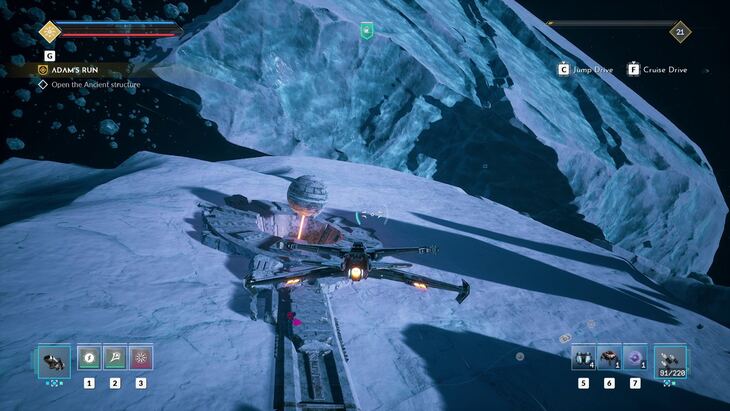Screen dimensions: 730x411
Task: Use the green device in slot 2
Action: (x=115, y=356)
